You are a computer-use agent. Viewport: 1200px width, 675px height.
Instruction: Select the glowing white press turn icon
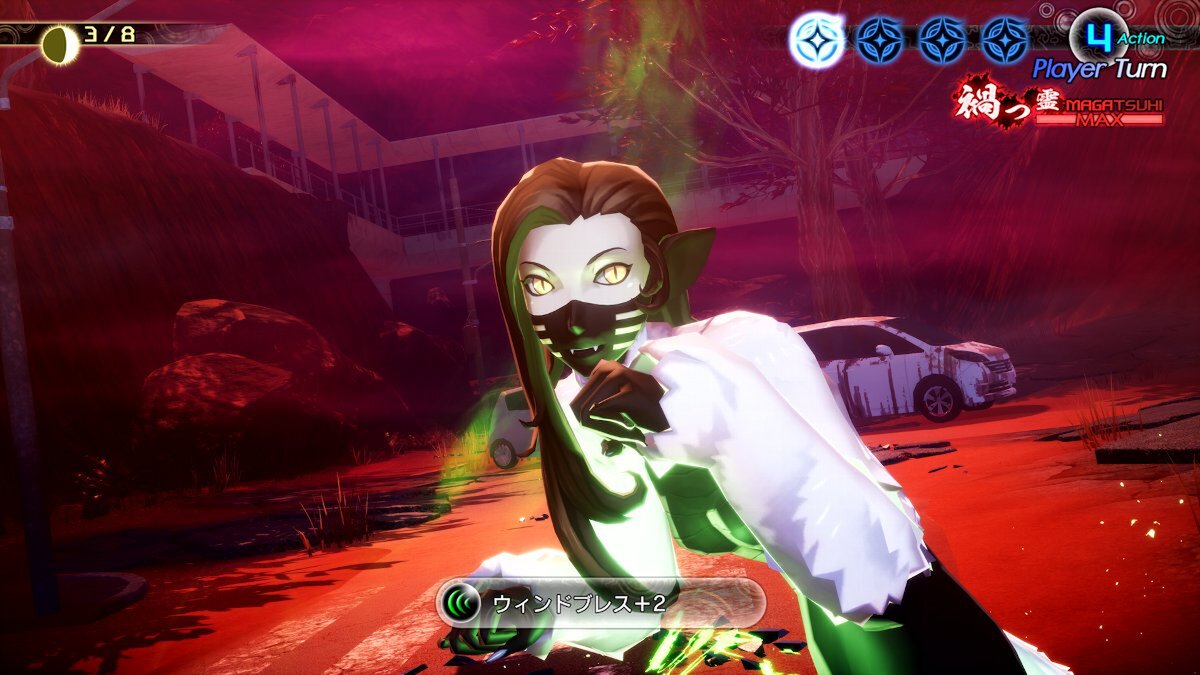pos(816,40)
